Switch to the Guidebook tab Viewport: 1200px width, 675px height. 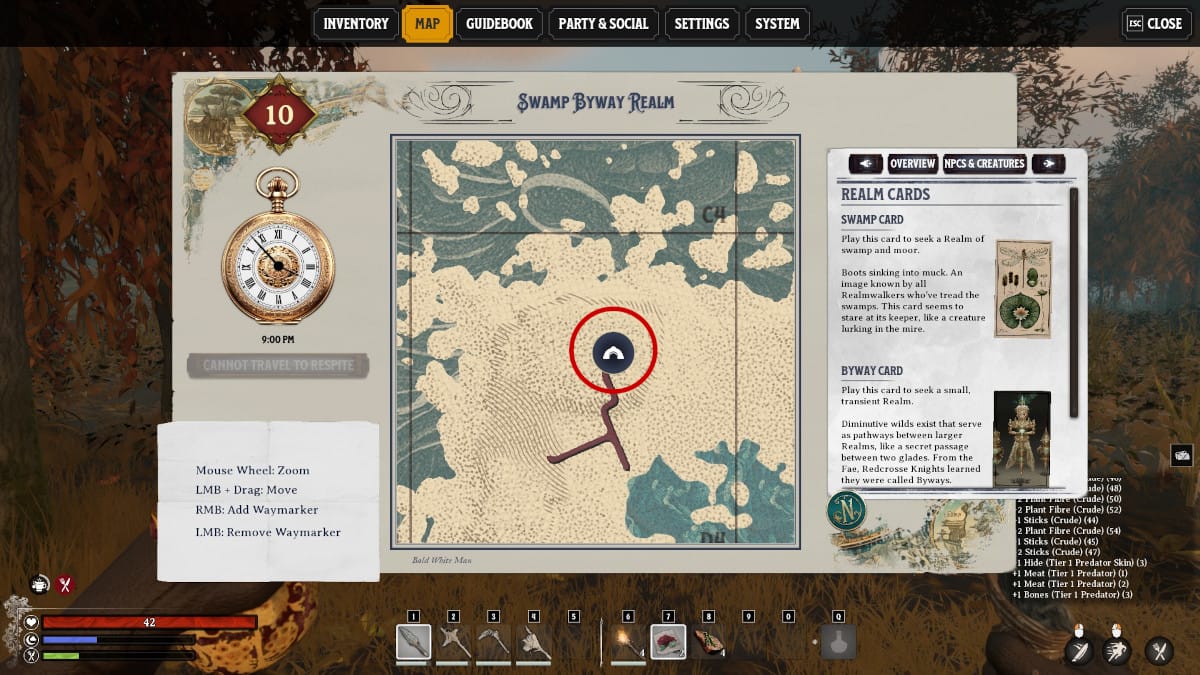pyautogui.click(x=500, y=24)
